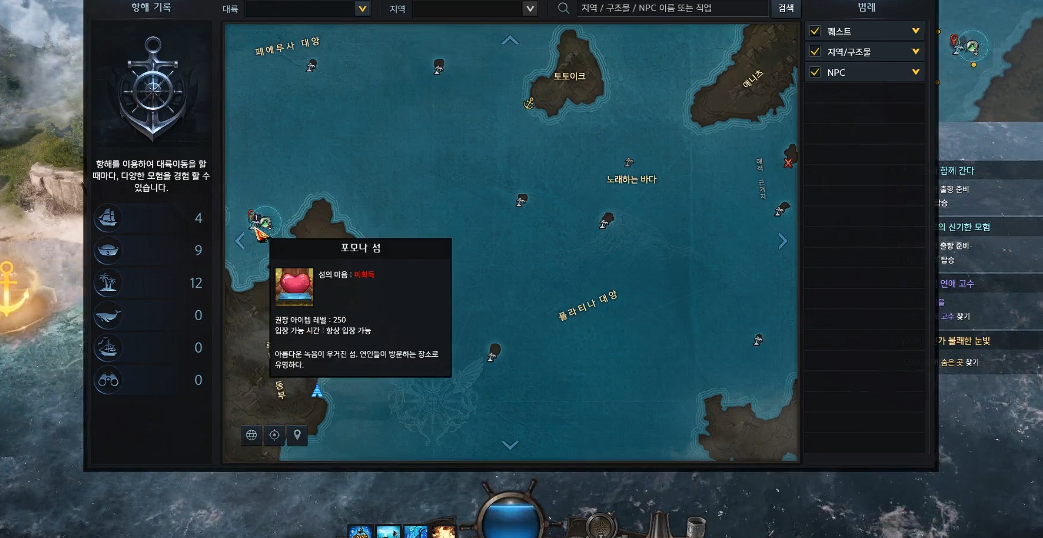The width and height of the screenshot is (1043, 538).
Task: Center map on current position crosshair button
Action: click(274, 435)
